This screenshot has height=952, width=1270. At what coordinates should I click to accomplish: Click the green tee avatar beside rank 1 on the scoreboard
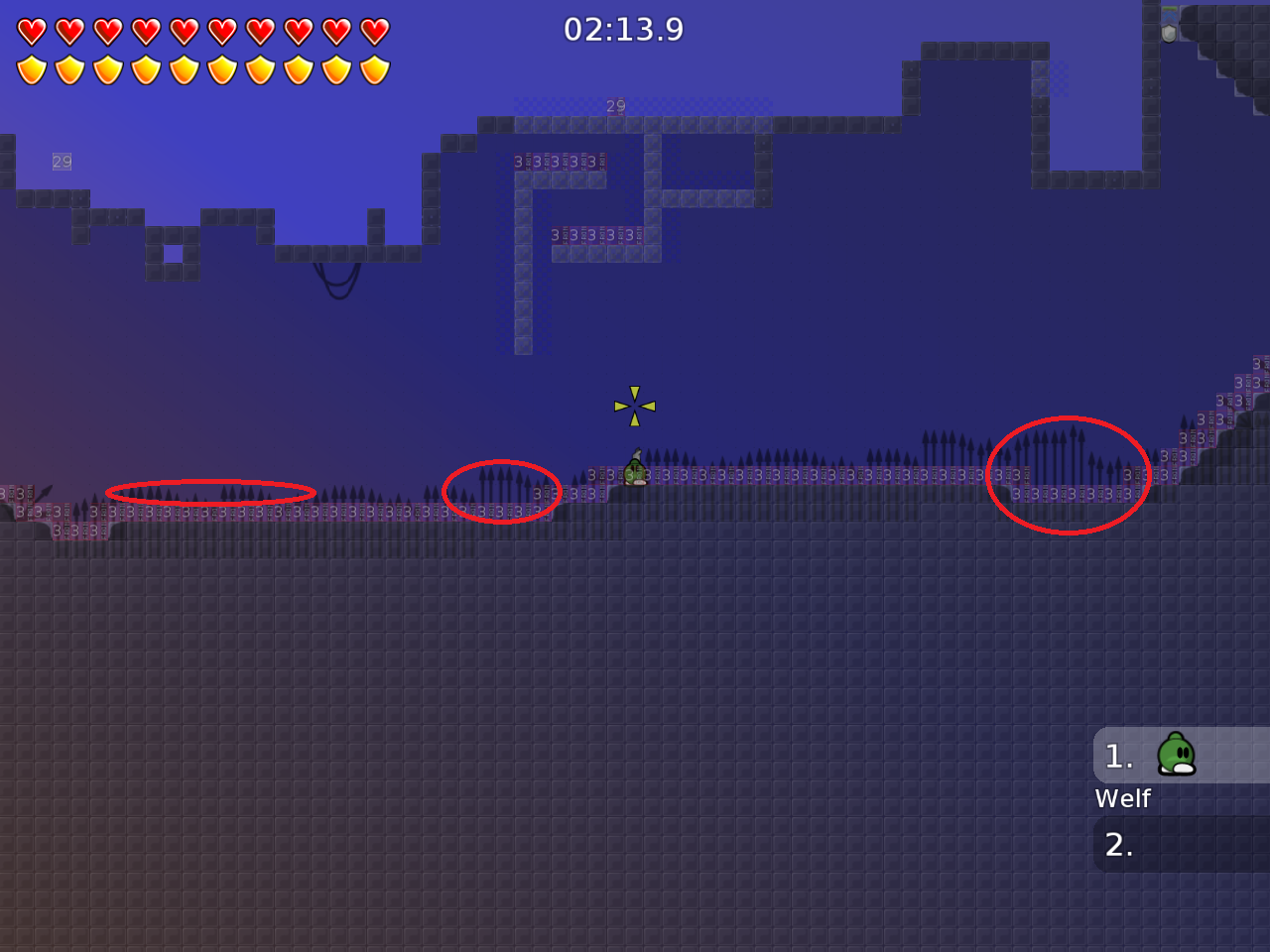pyautogui.click(x=1177, y=756)
